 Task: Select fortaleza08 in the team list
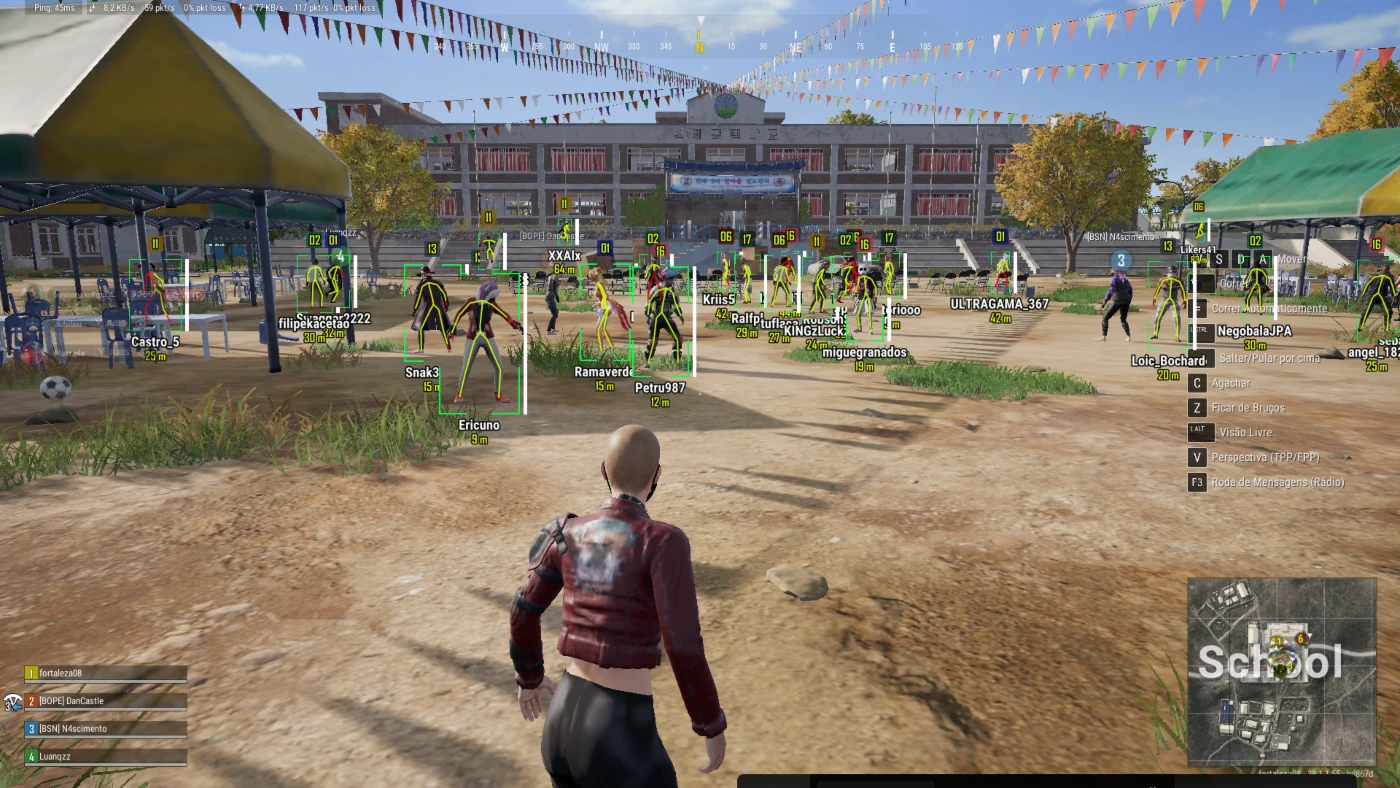point(105,673)
